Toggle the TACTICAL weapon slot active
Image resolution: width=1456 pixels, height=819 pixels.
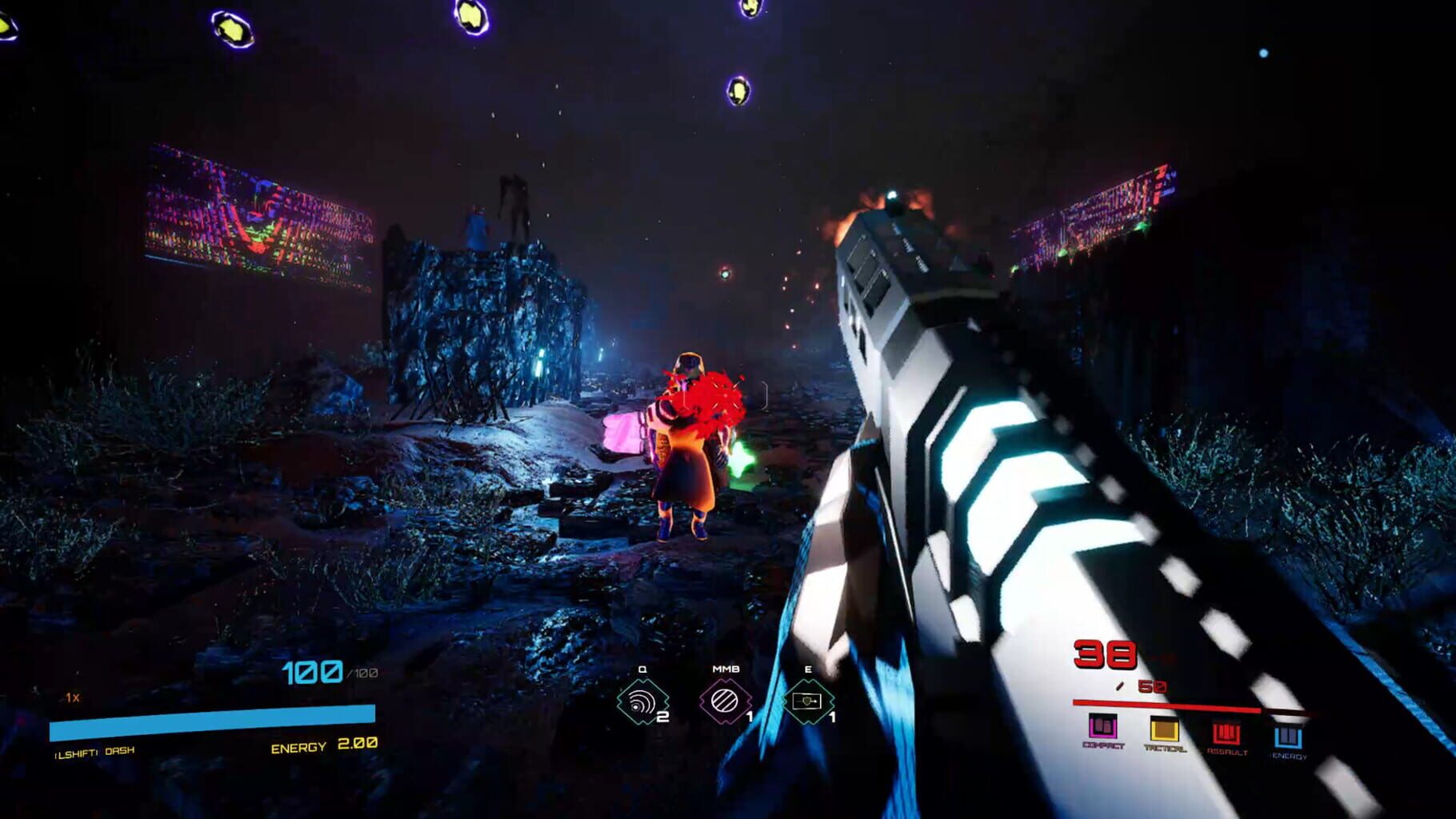click(x=1166, y=728)
